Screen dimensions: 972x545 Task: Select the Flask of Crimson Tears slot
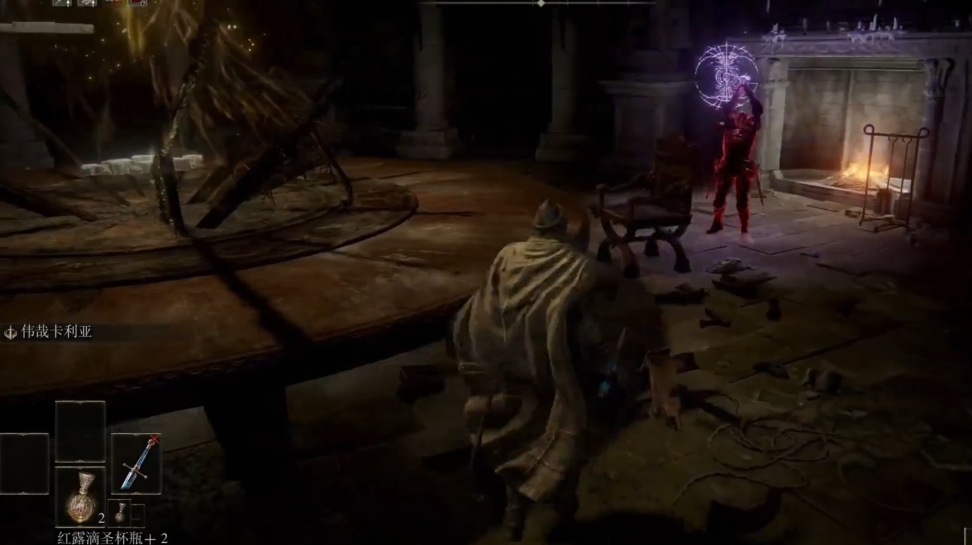80,496
